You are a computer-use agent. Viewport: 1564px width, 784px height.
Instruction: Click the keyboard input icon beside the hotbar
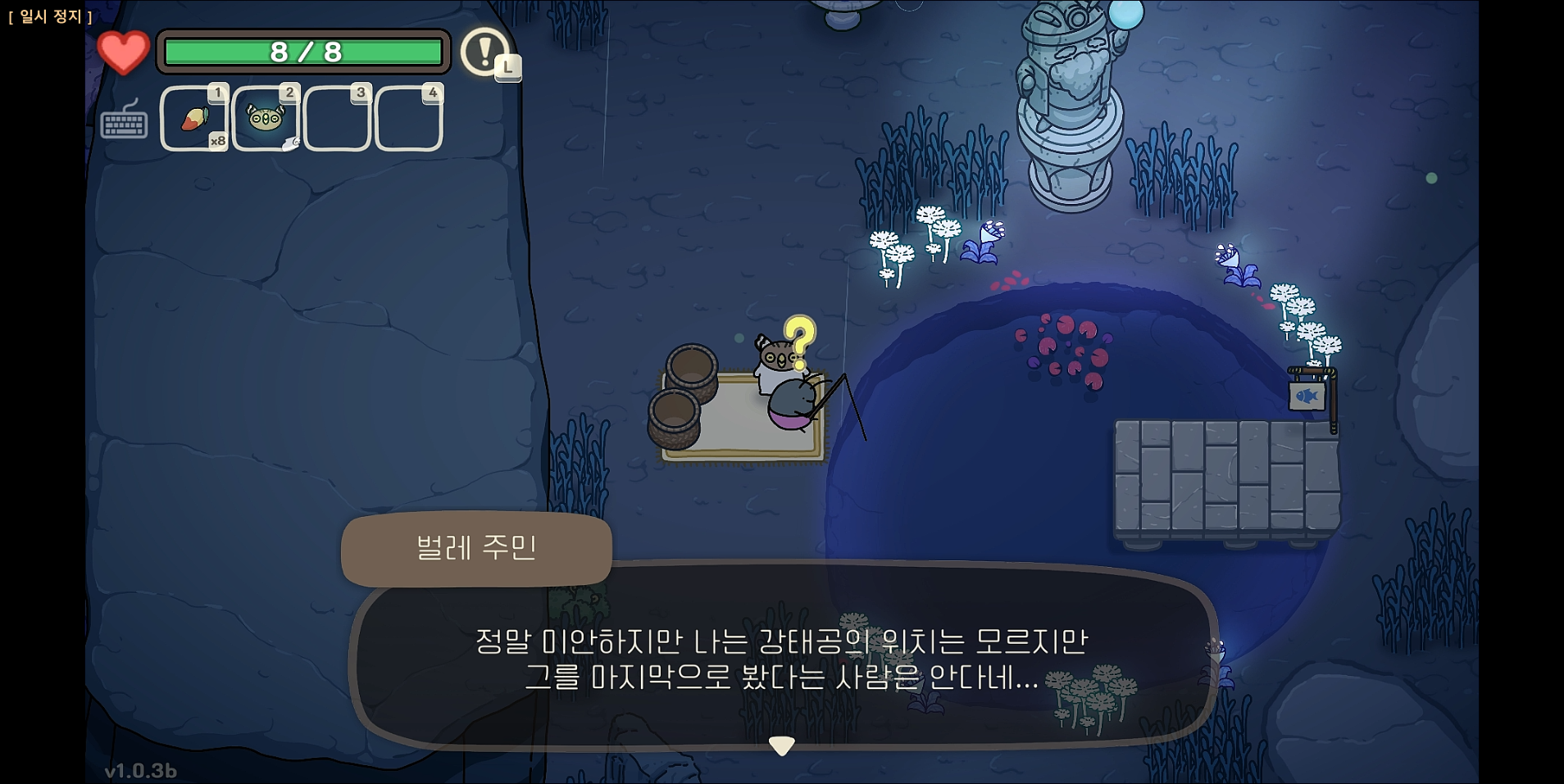click(x=125, y=125)
